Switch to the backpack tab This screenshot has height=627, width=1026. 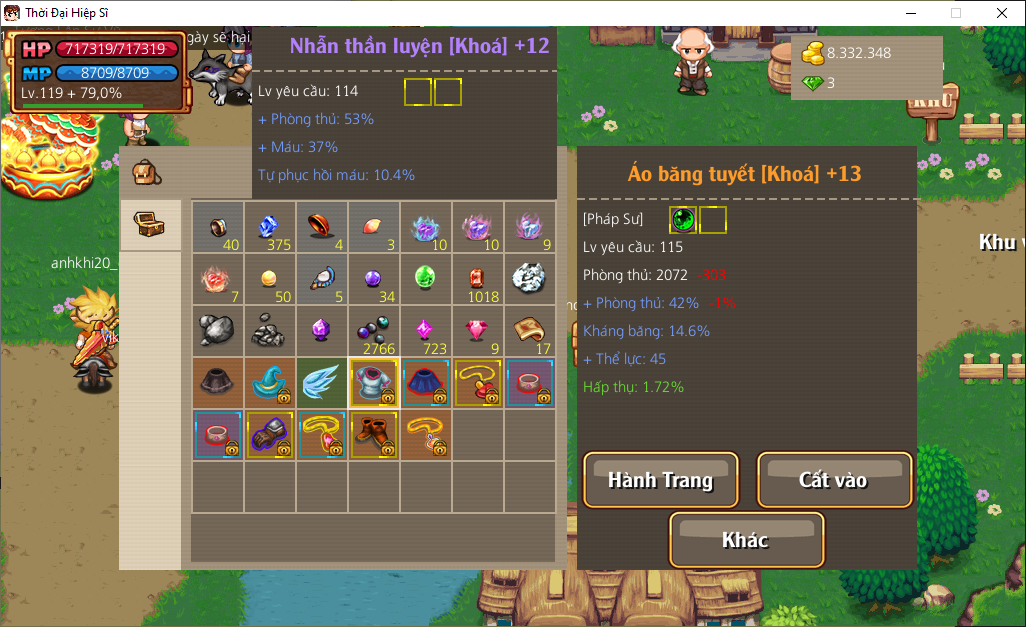pos(147,172)
